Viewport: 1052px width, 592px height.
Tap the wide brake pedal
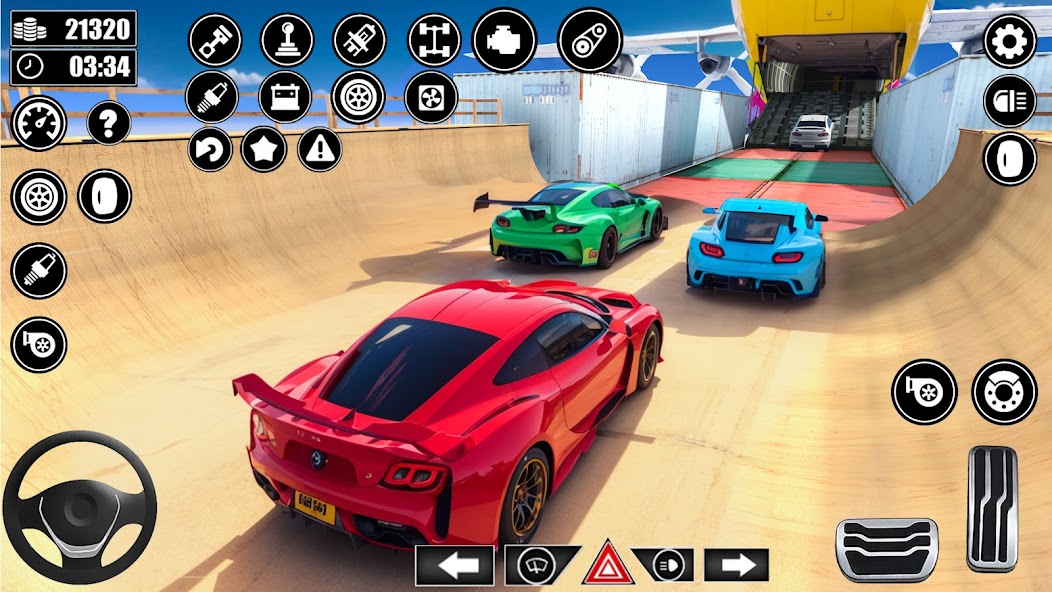(887, 549)
